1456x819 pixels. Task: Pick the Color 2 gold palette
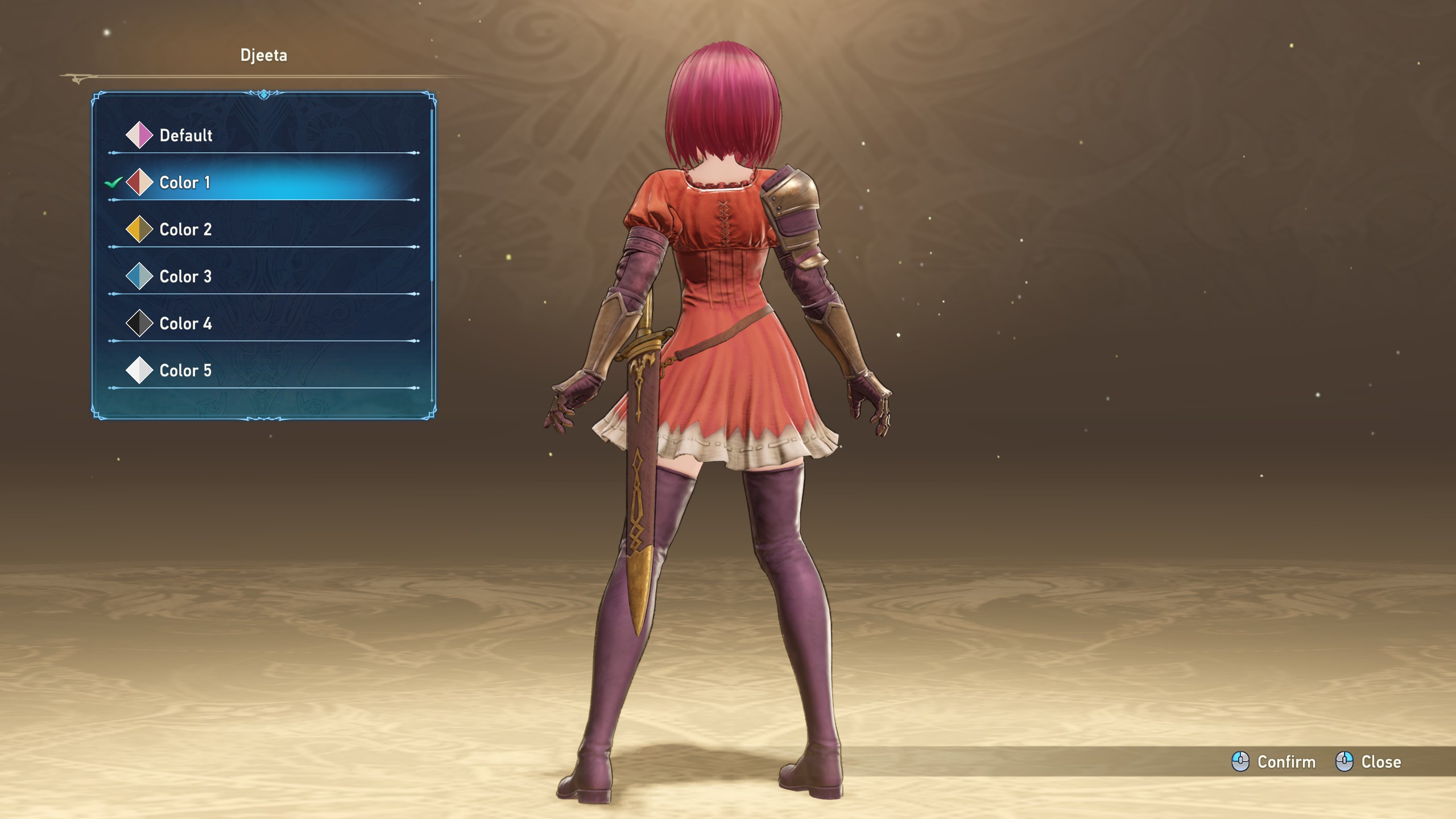tap(185, 230)
